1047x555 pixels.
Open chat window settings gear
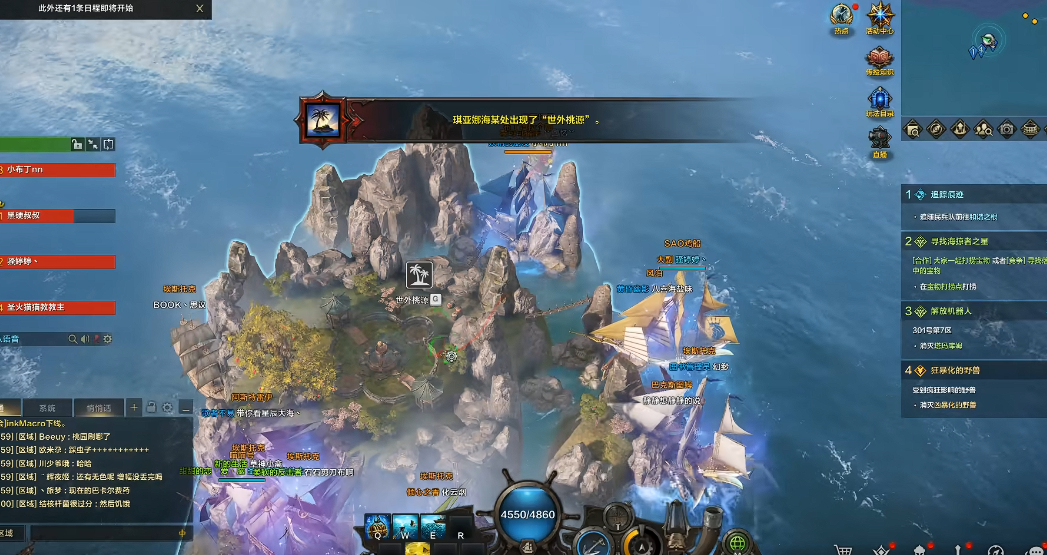(168, 408)
